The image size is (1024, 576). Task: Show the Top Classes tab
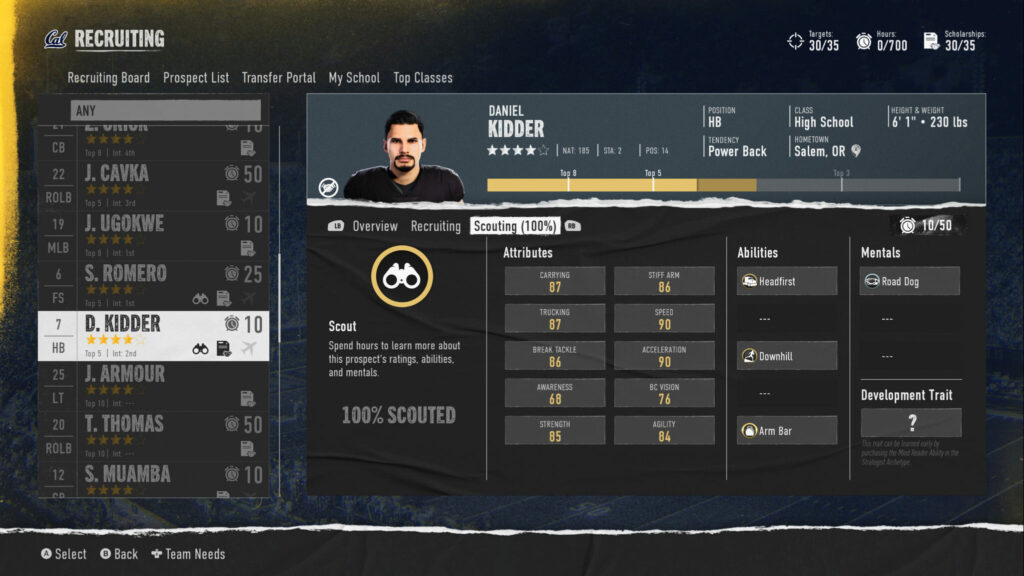point(422,78)
